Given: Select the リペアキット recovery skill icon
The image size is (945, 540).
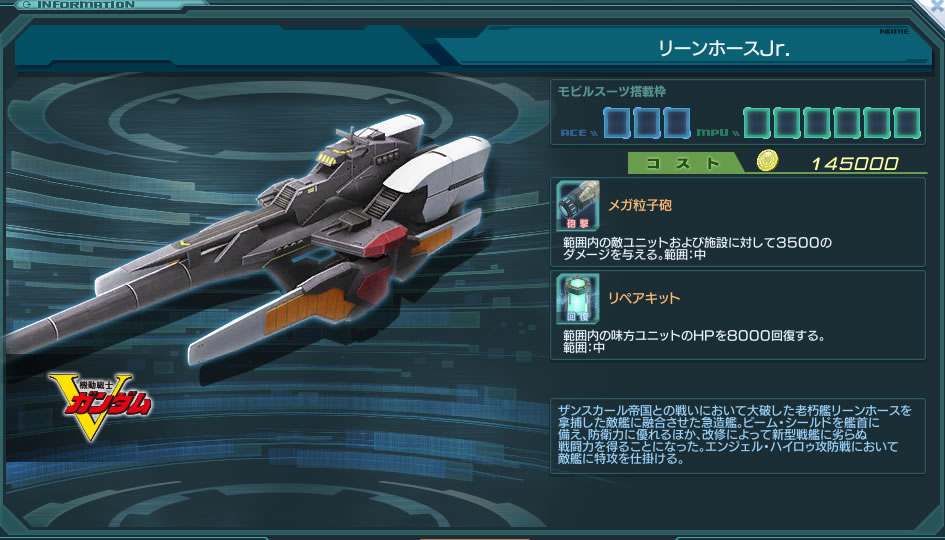Looking at the screenshot, I should click(x=578, y=298).
